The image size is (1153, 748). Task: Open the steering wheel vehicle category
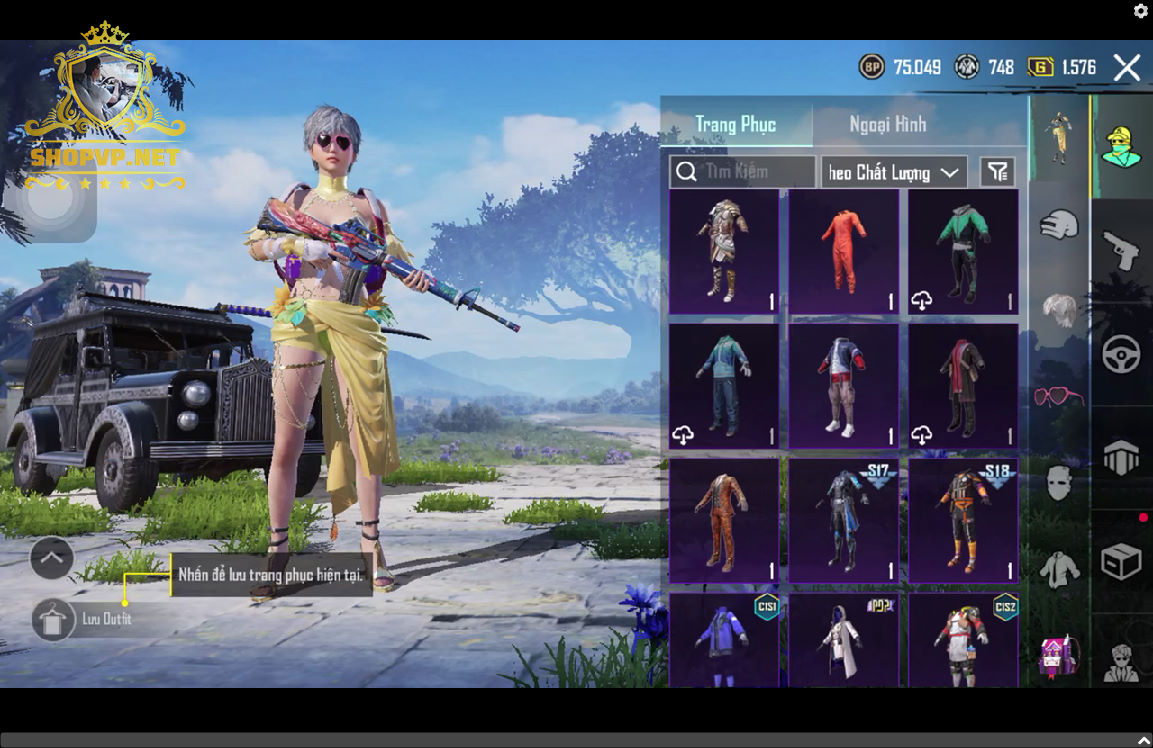(1121, 355)
